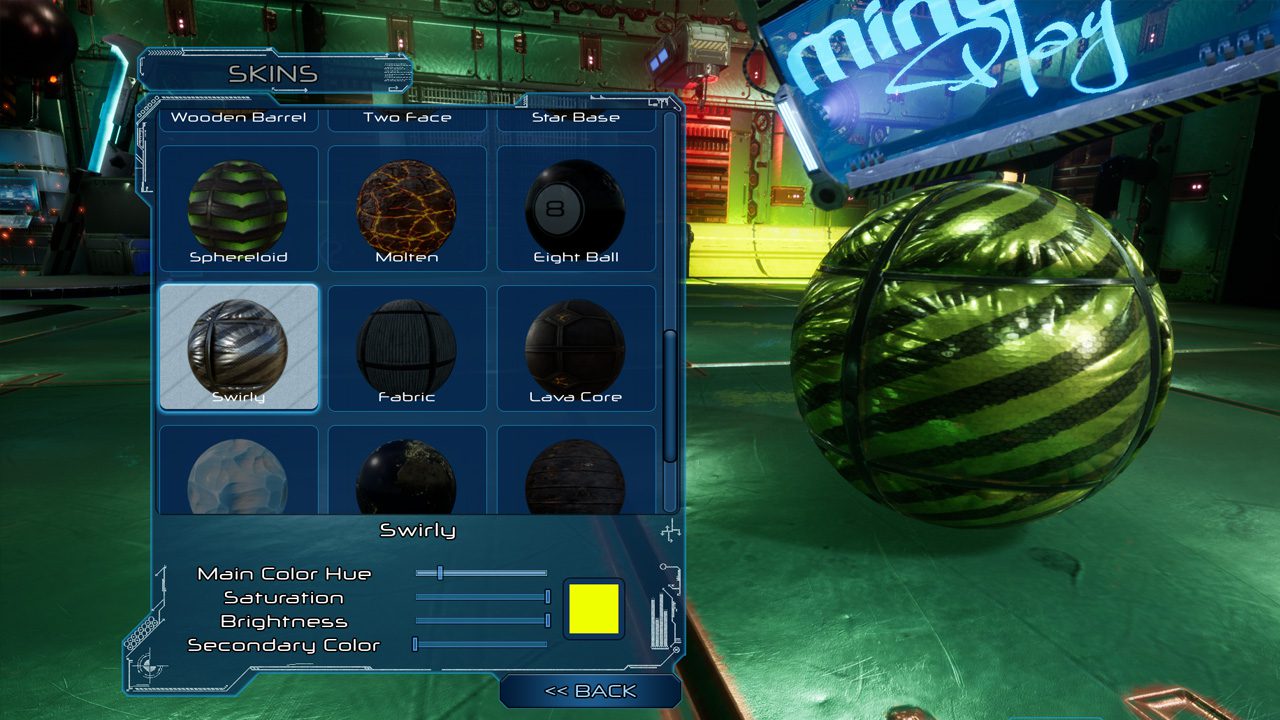
Task: Click the yellow color preview swatch
Action: pyautogui.click(x=594, y=608)
